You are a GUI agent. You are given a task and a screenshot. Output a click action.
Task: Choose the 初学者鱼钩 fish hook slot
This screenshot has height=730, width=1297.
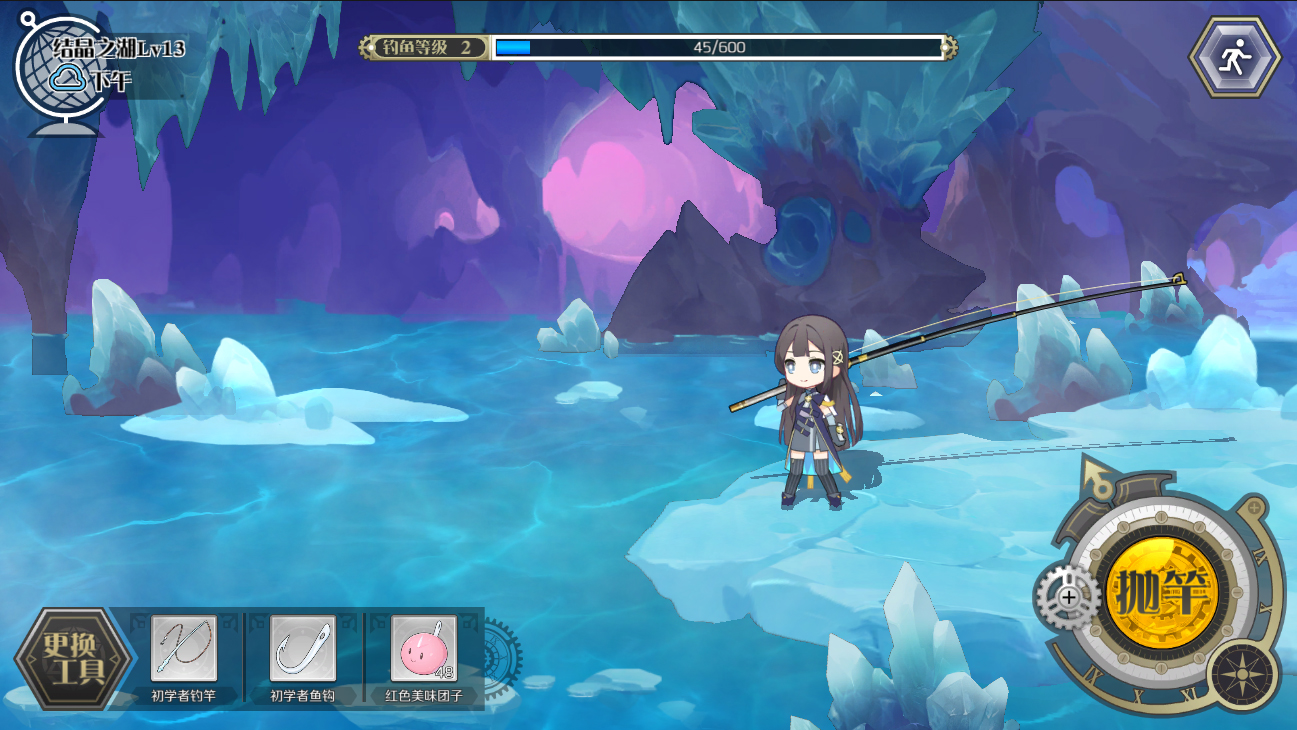(302, 648)
